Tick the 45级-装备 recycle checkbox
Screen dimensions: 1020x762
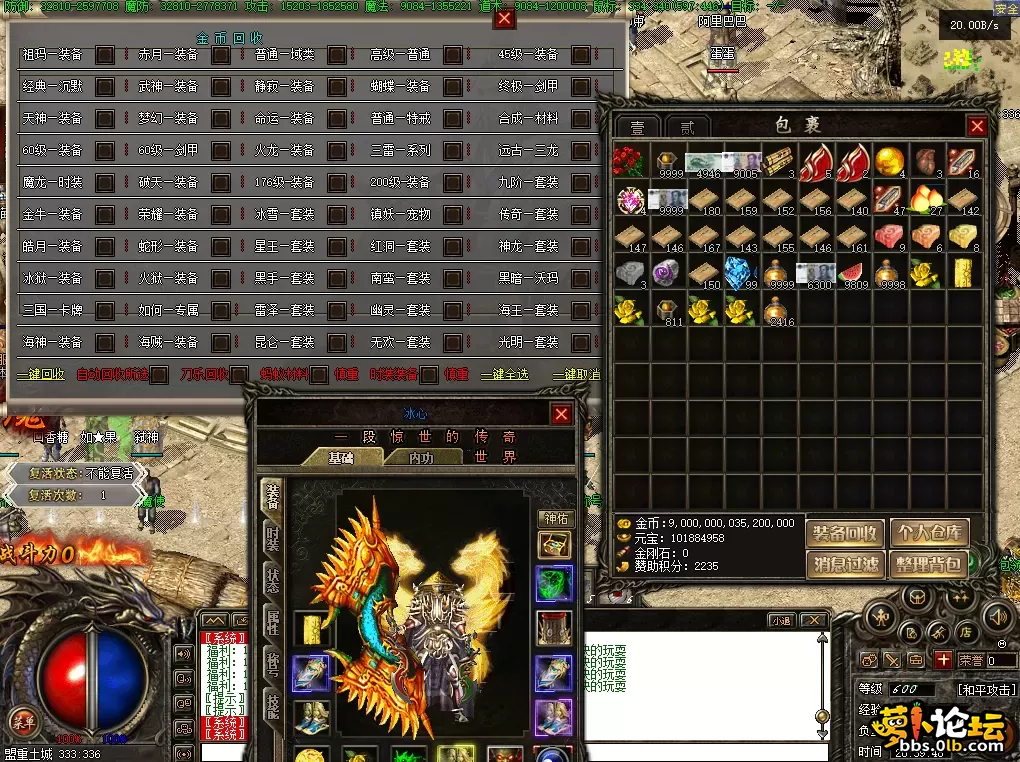tap(580, 55)
